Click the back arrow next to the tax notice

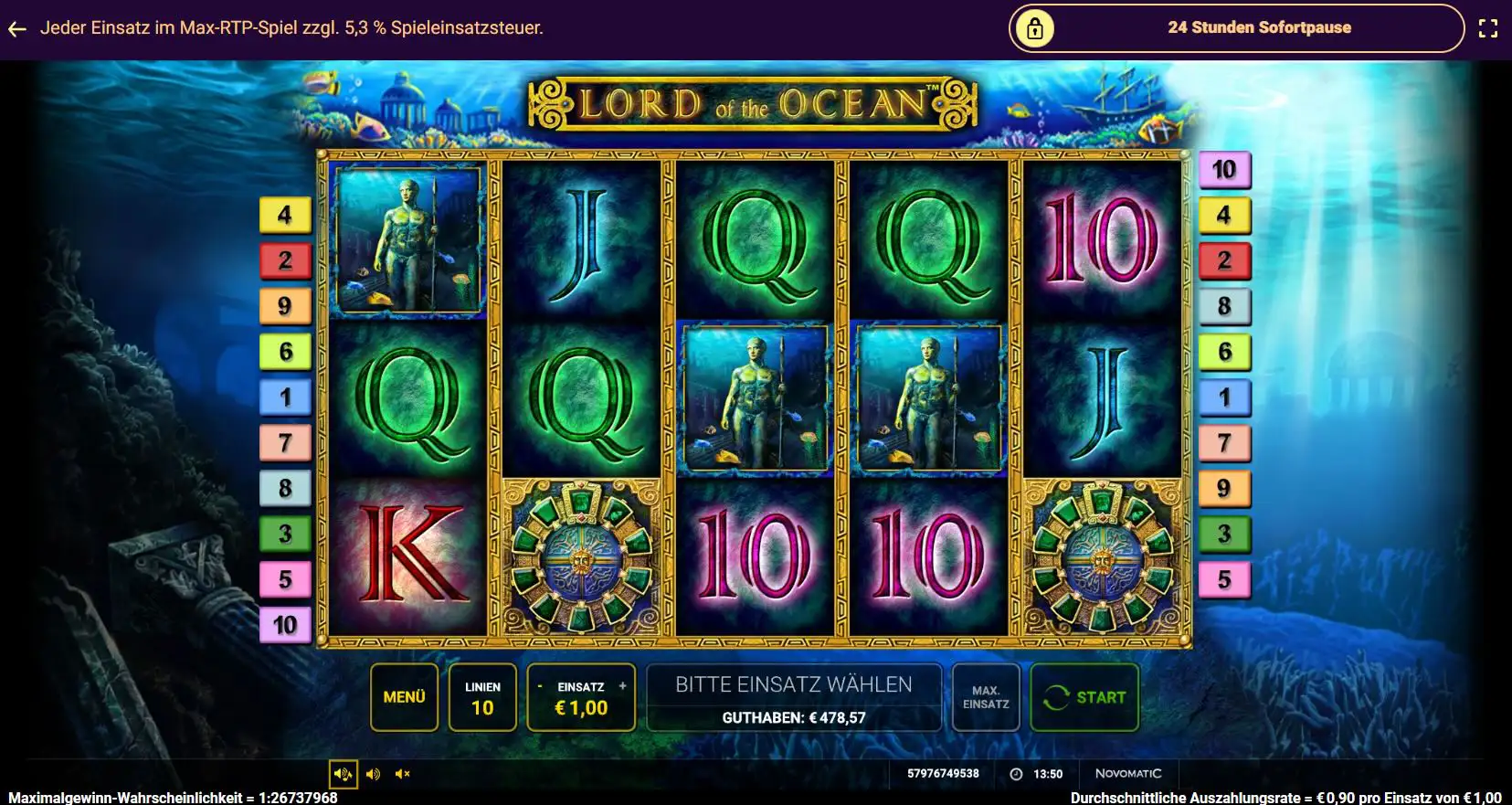pyautogui.click(x=16, y=28)
